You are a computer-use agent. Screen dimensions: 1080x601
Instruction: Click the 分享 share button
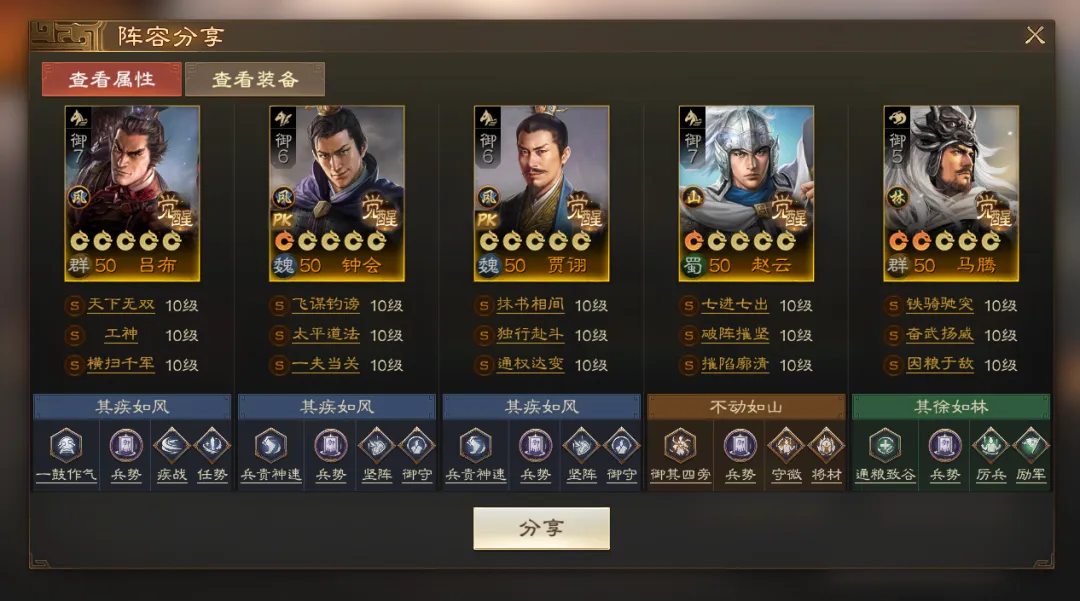(541, 528)
